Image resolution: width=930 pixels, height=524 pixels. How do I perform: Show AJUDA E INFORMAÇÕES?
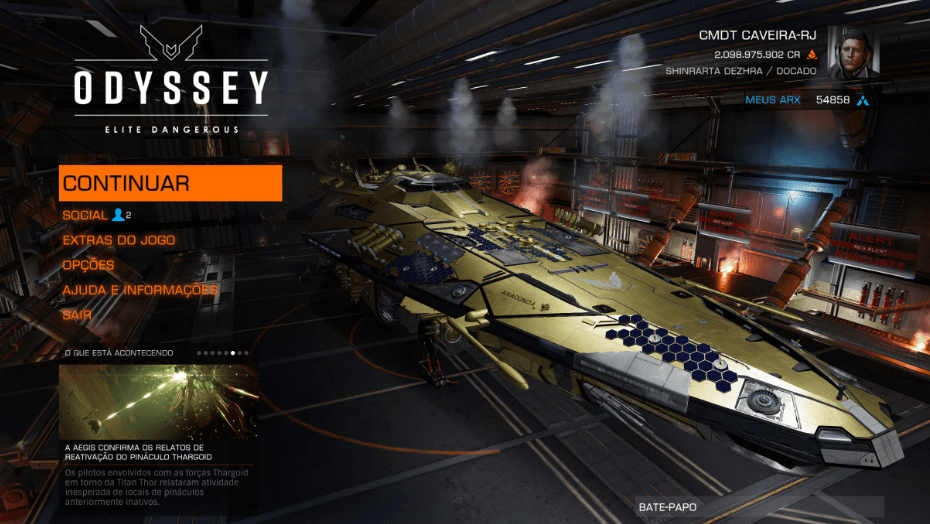point(140,290)
